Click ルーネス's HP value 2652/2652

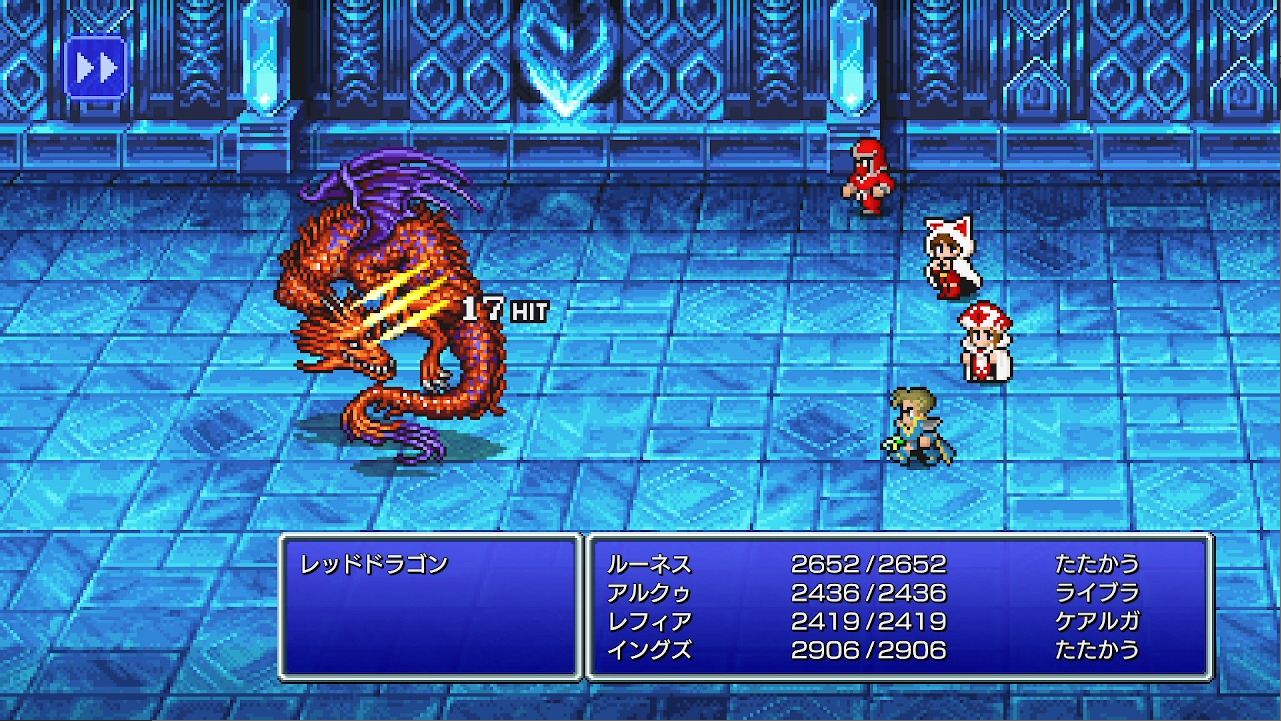click(x=868, y=563)
